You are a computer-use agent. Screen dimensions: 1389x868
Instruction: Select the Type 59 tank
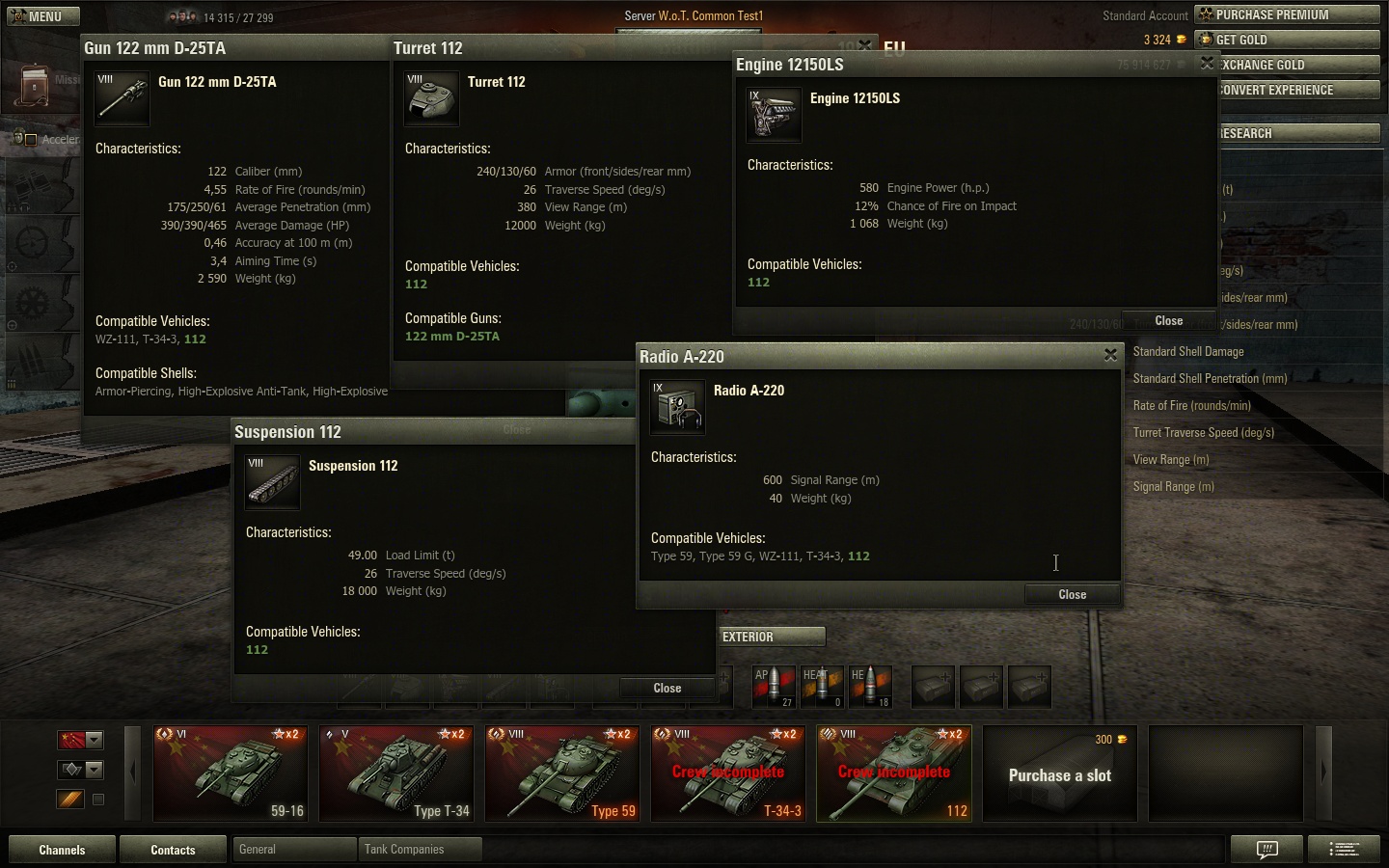(562, 773)
